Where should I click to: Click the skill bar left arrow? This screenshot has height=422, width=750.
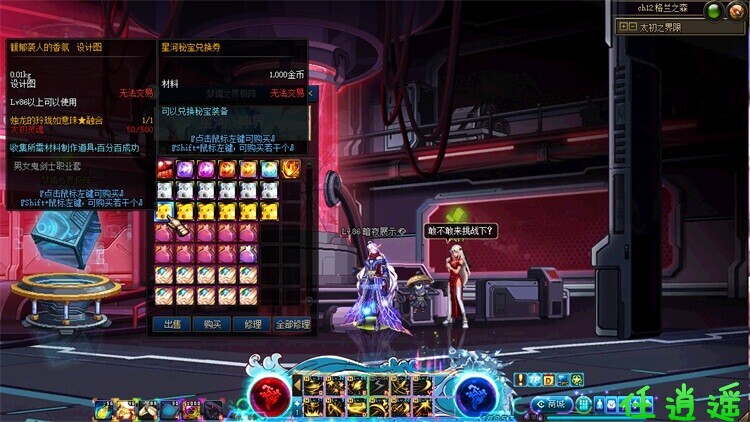(x=297, y=385)
